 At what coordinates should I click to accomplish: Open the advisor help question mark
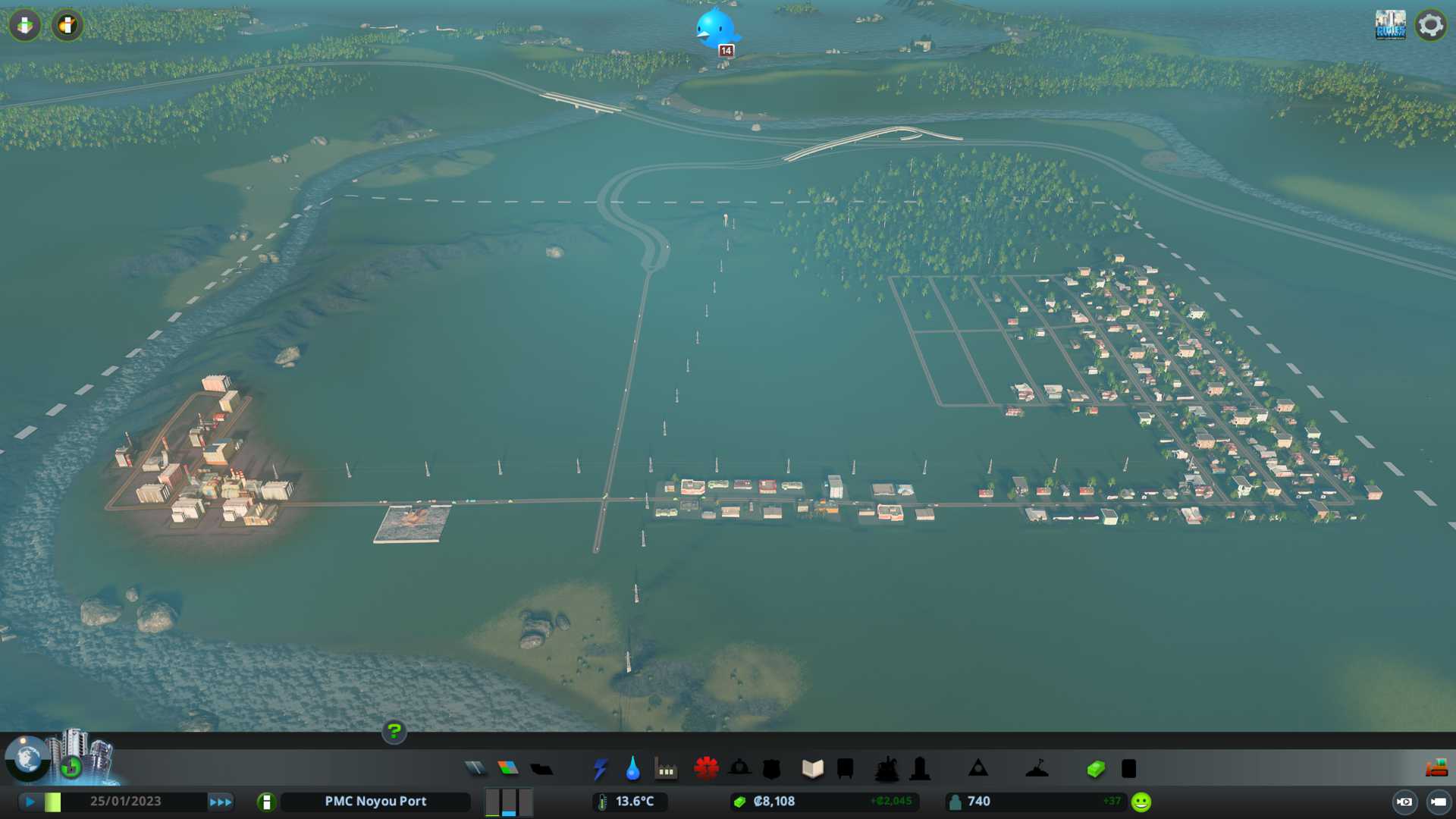click(x=394, y=732)
